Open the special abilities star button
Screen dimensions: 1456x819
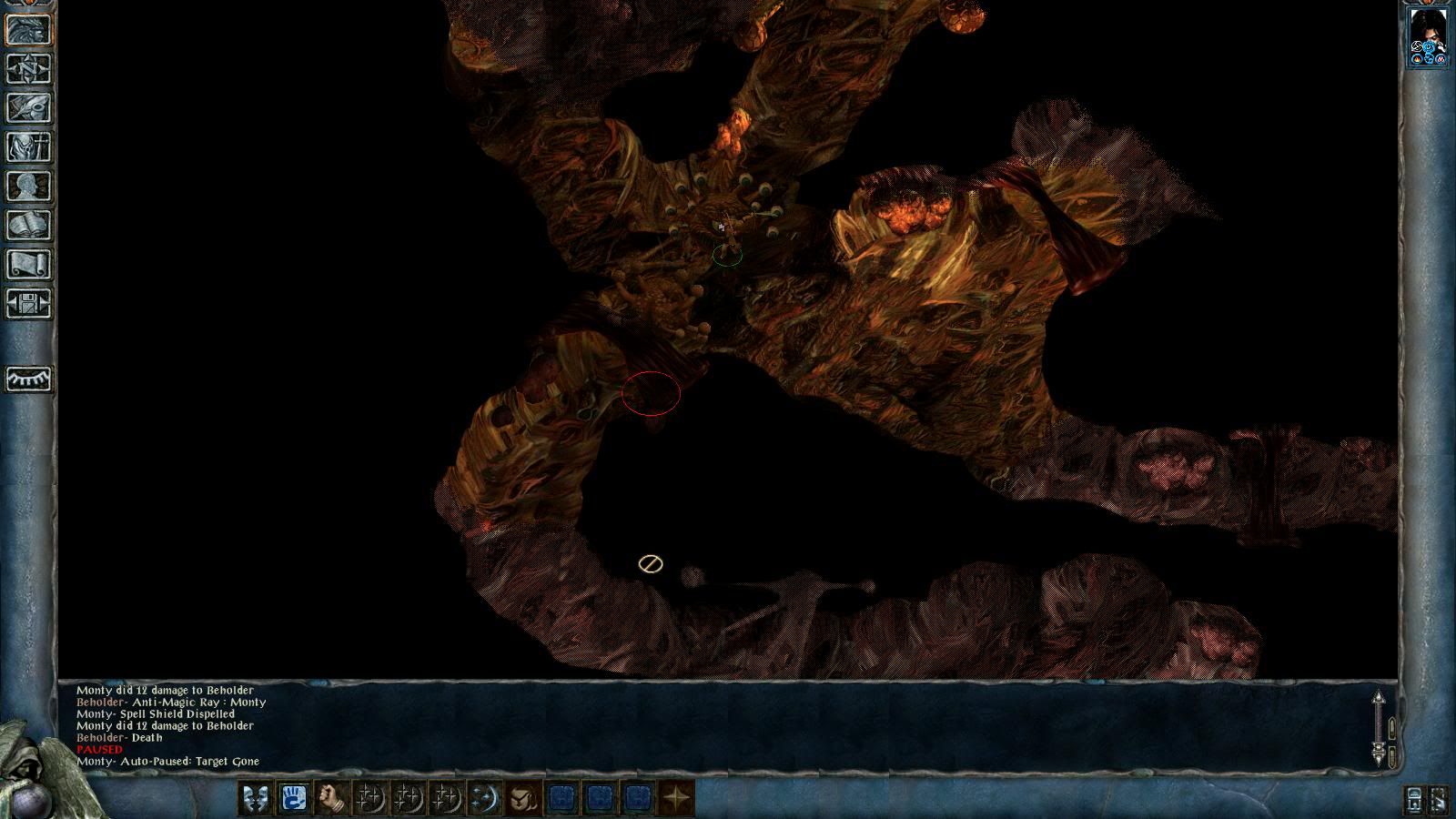pos(676,799)
